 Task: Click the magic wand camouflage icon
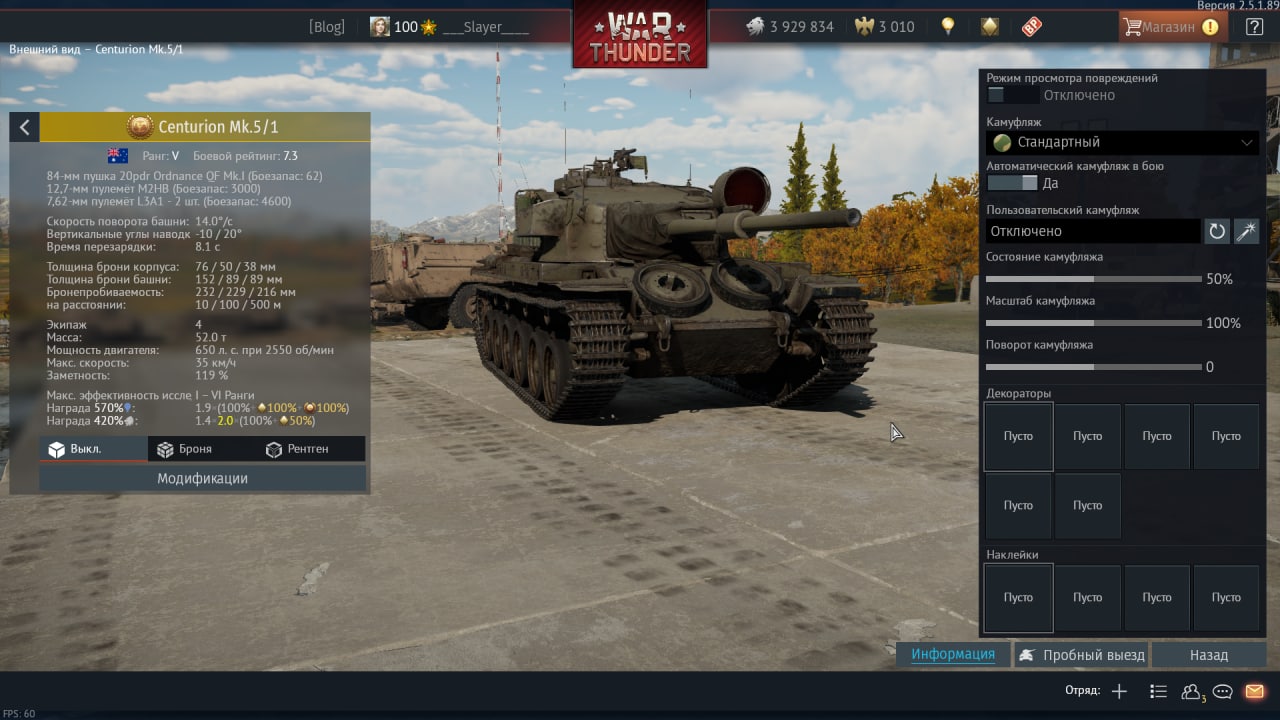click(x=1246, y=231)
